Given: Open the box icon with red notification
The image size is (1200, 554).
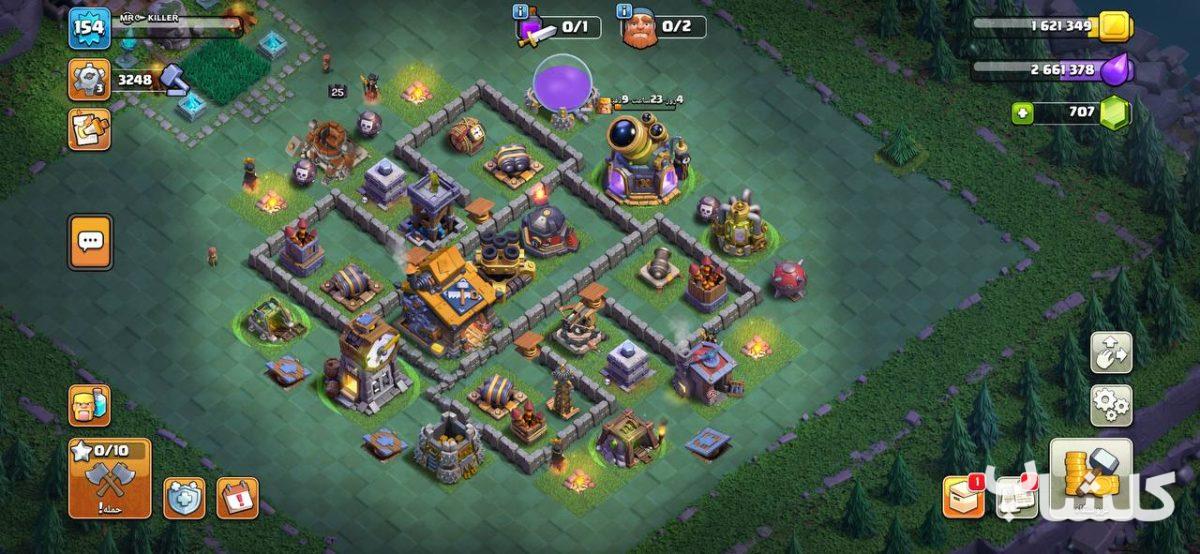Looking at the screenshot, I should tap(962, 497).
